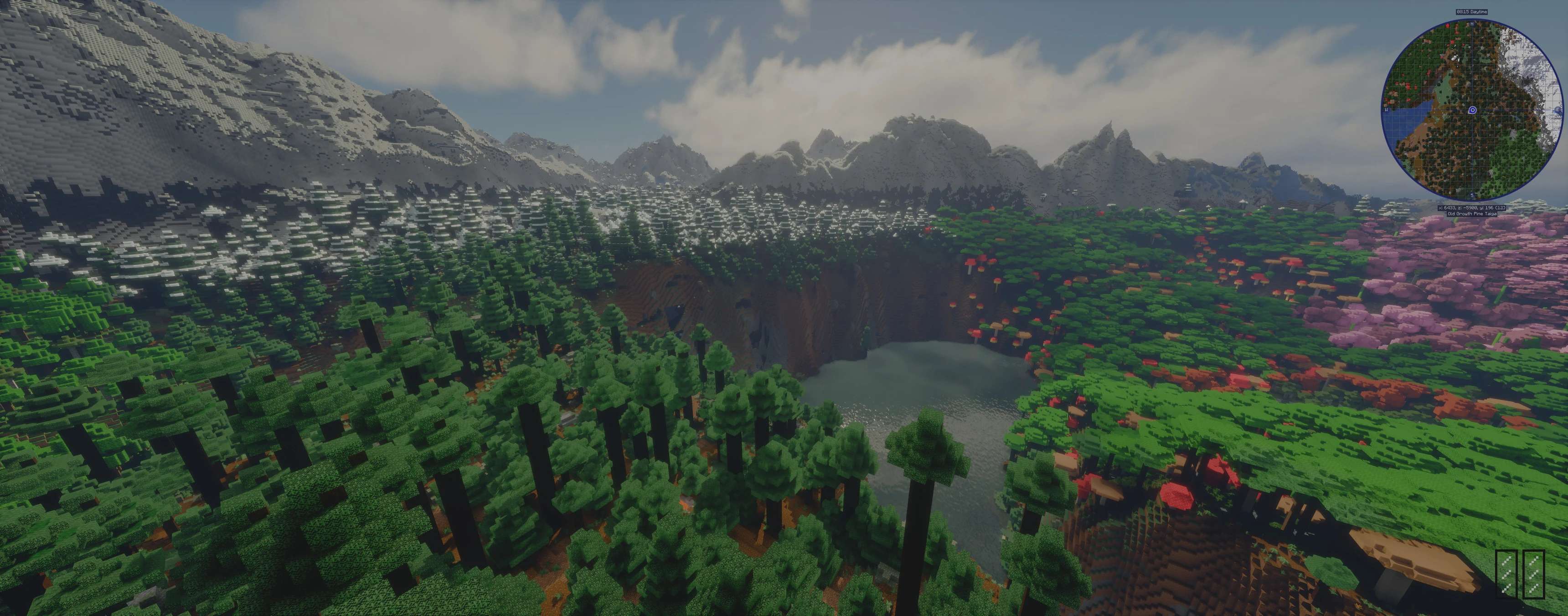Click the north 'N' compass marker on minimap
1568x616 pixels.
click(x=1472, y=24)
